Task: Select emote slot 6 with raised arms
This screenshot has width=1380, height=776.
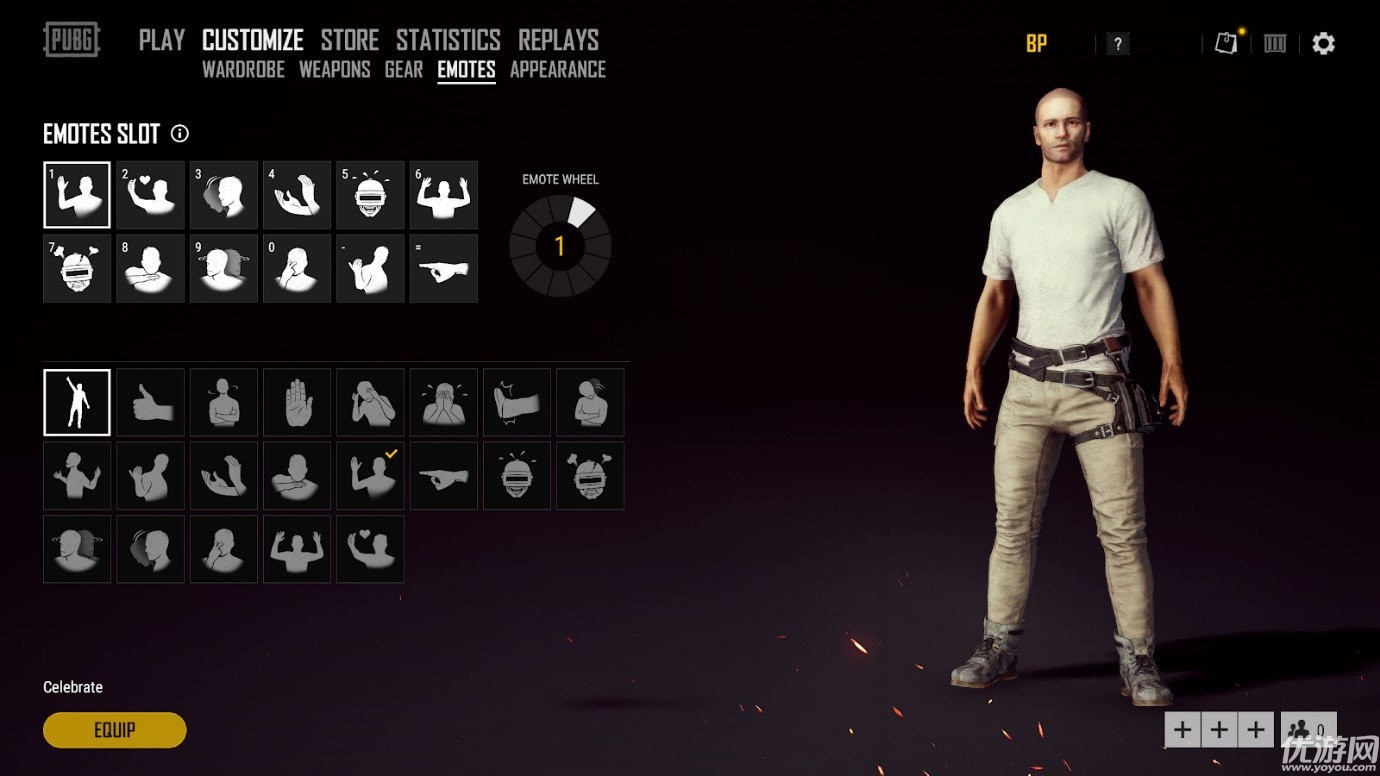Action: (443, 195)
